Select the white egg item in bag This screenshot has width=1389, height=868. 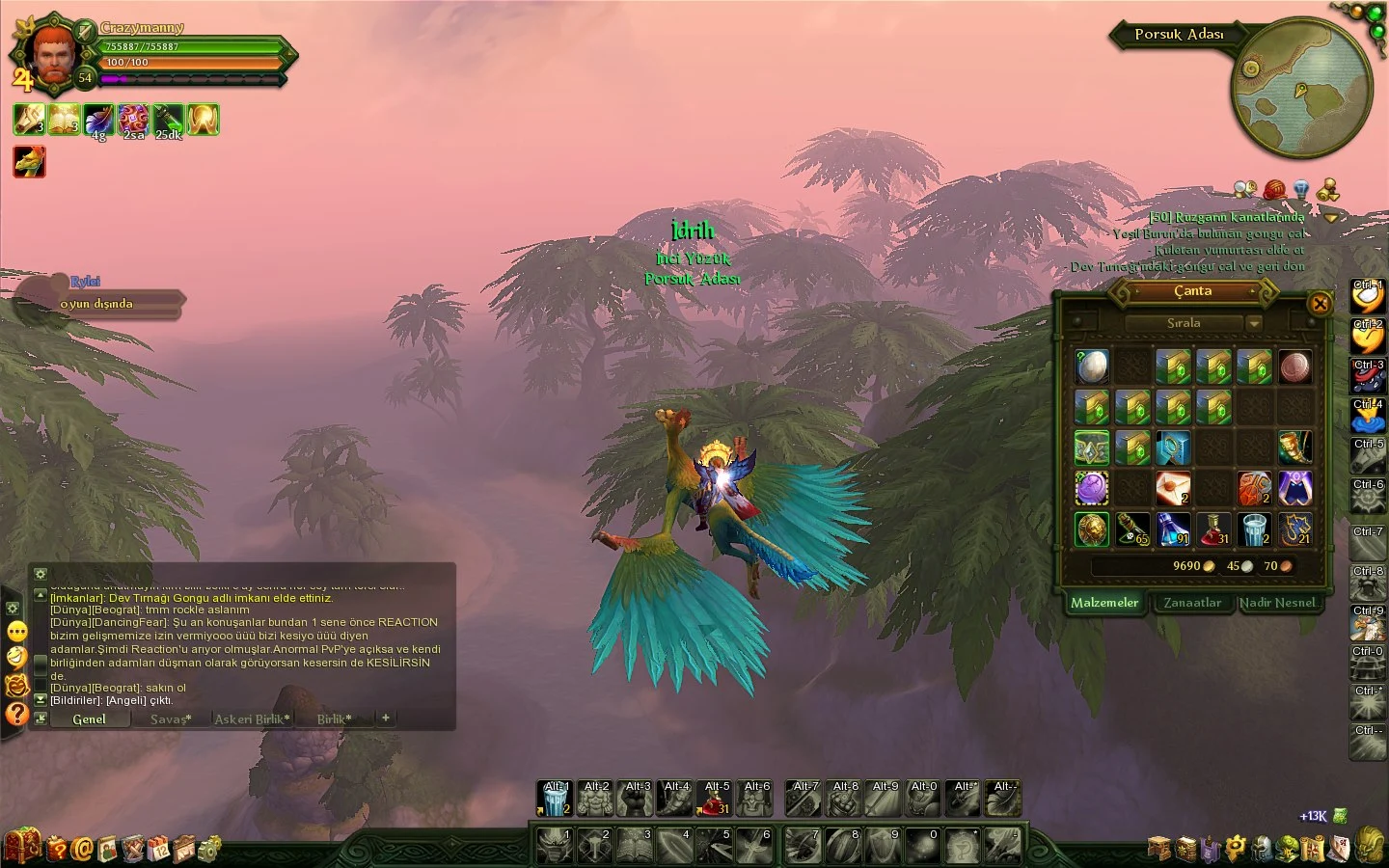[x=1092, y=366]
